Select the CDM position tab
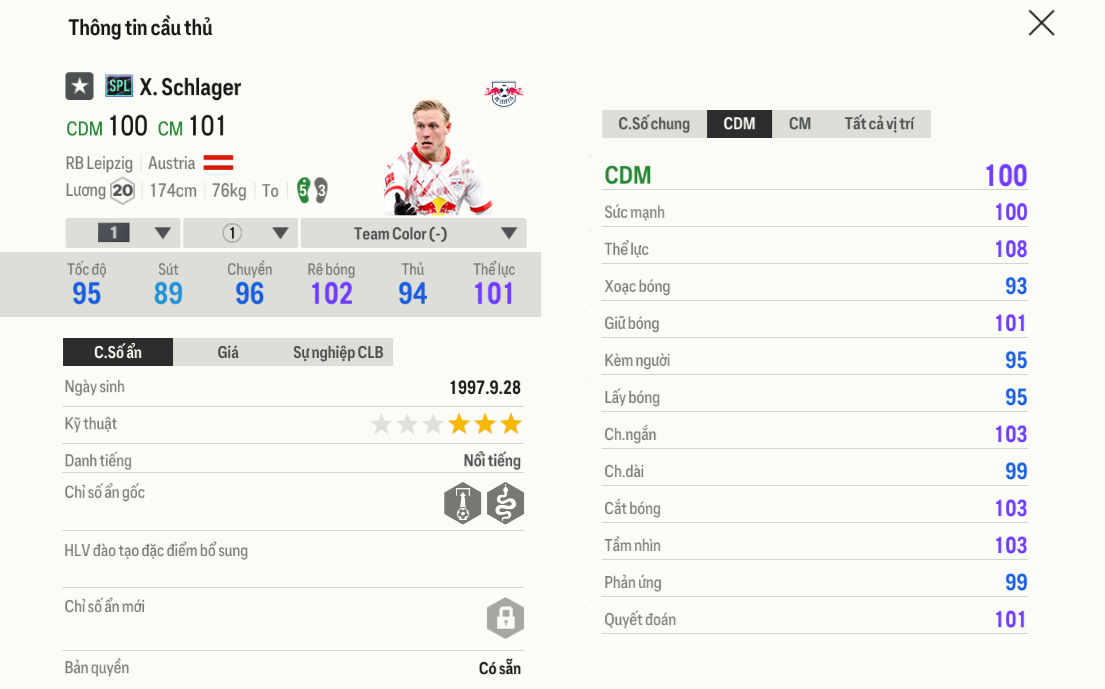The width and height of the screenshot is (1105, 689). pyautogui.click(x=739, y=124)
